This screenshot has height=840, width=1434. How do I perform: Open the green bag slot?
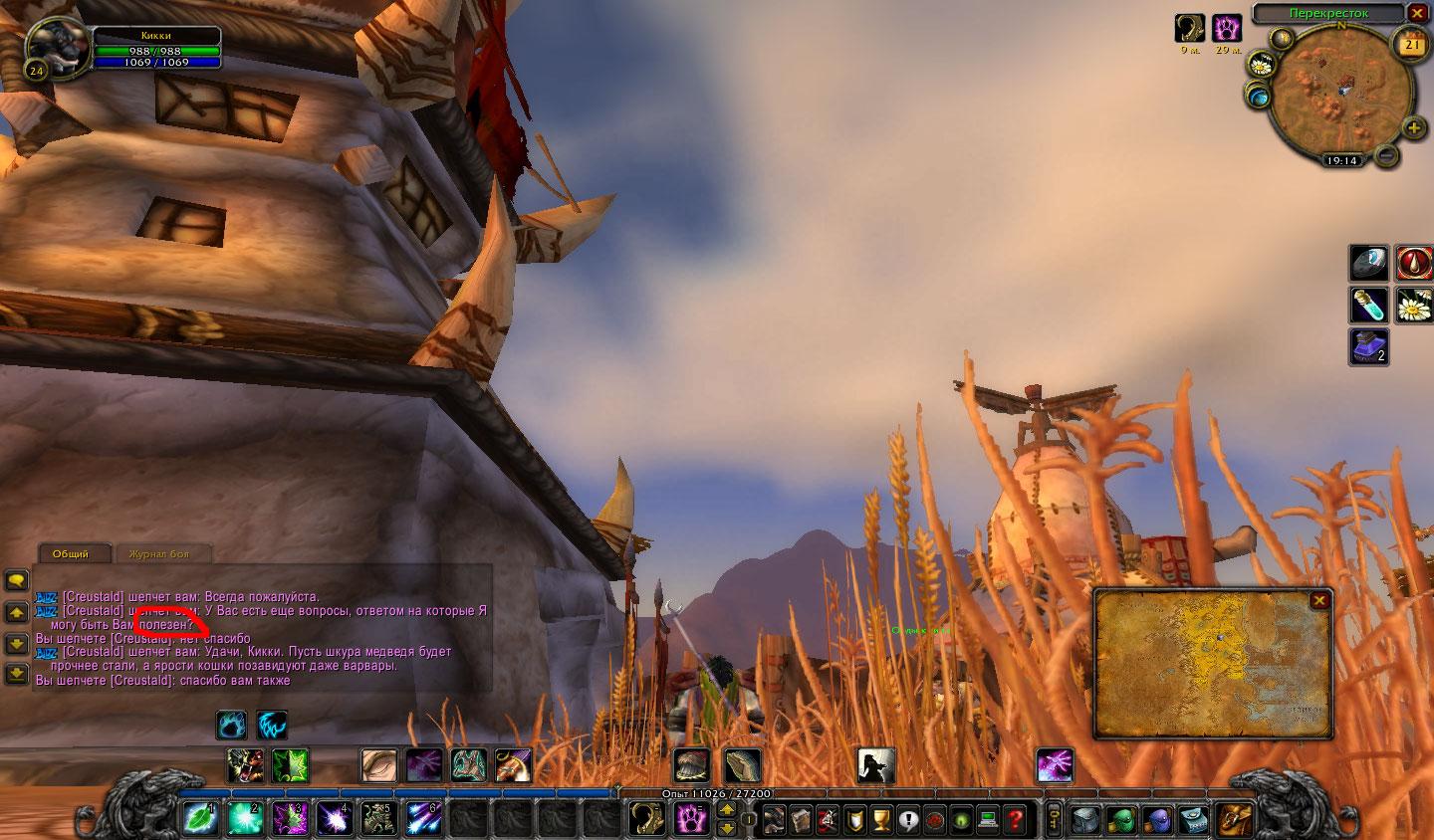1122,820
